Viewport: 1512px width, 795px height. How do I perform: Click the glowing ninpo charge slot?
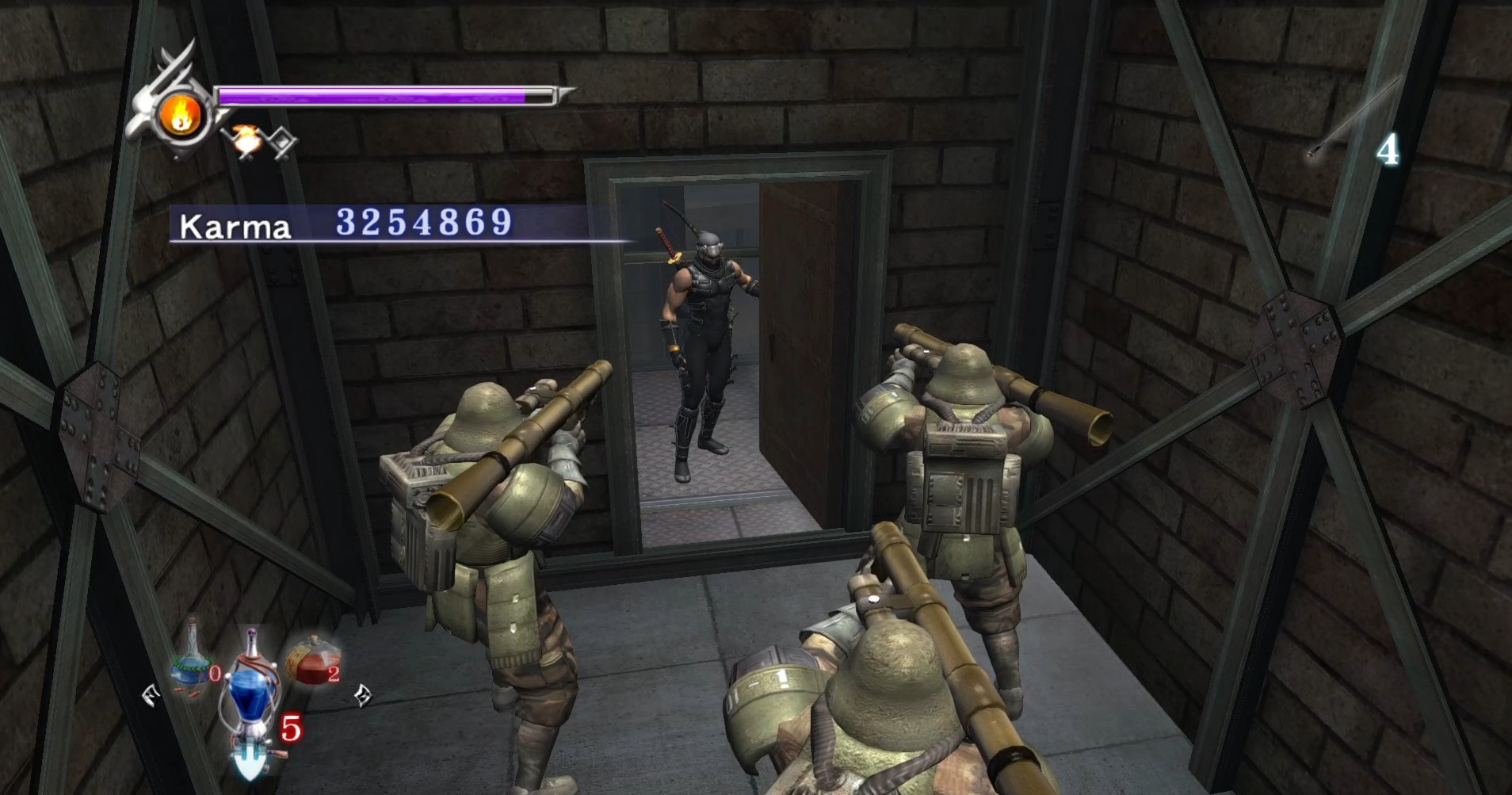pyautogui.click(x=246, y=140)
